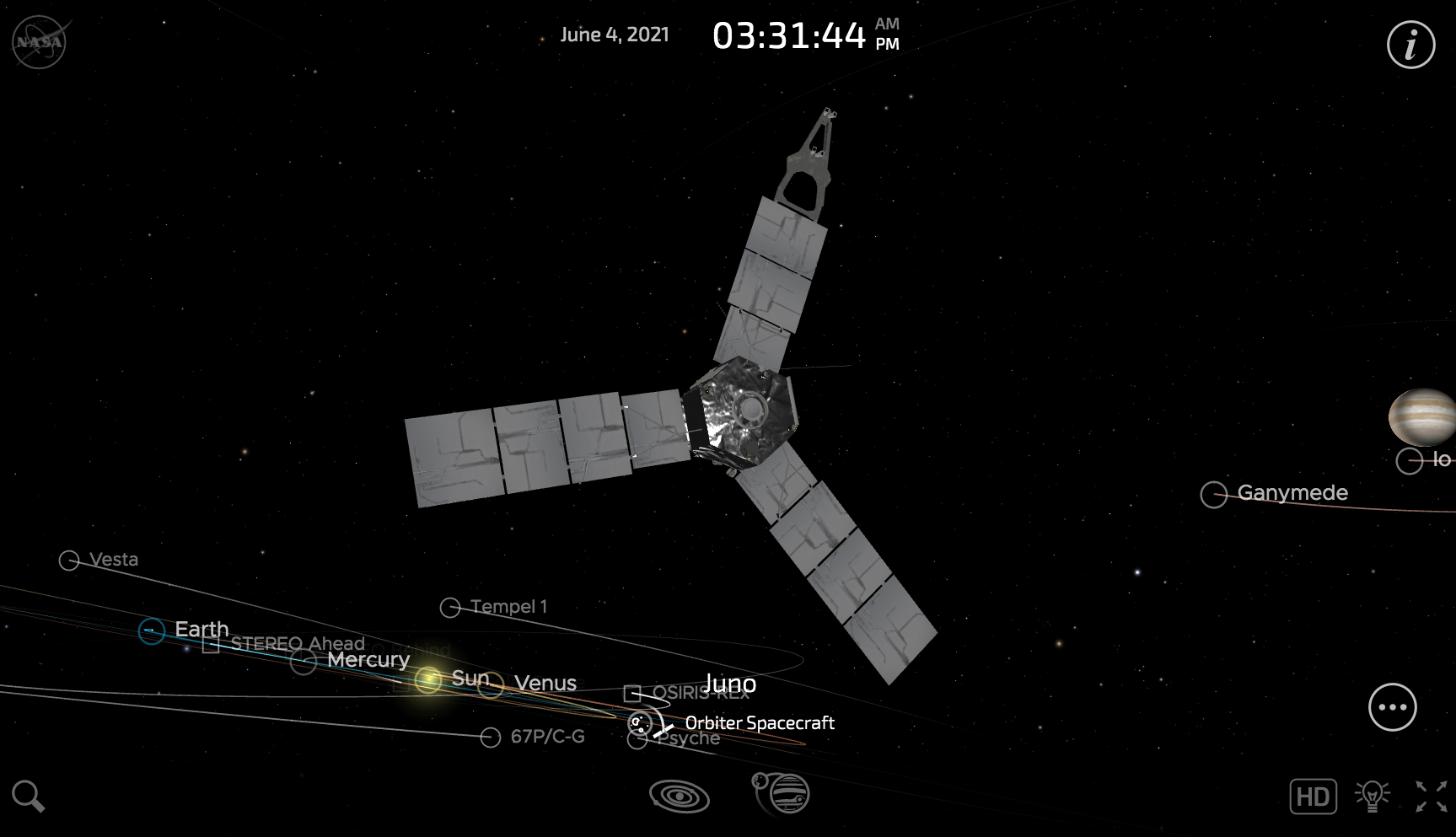Select the Earth label

tap(201, 629)
